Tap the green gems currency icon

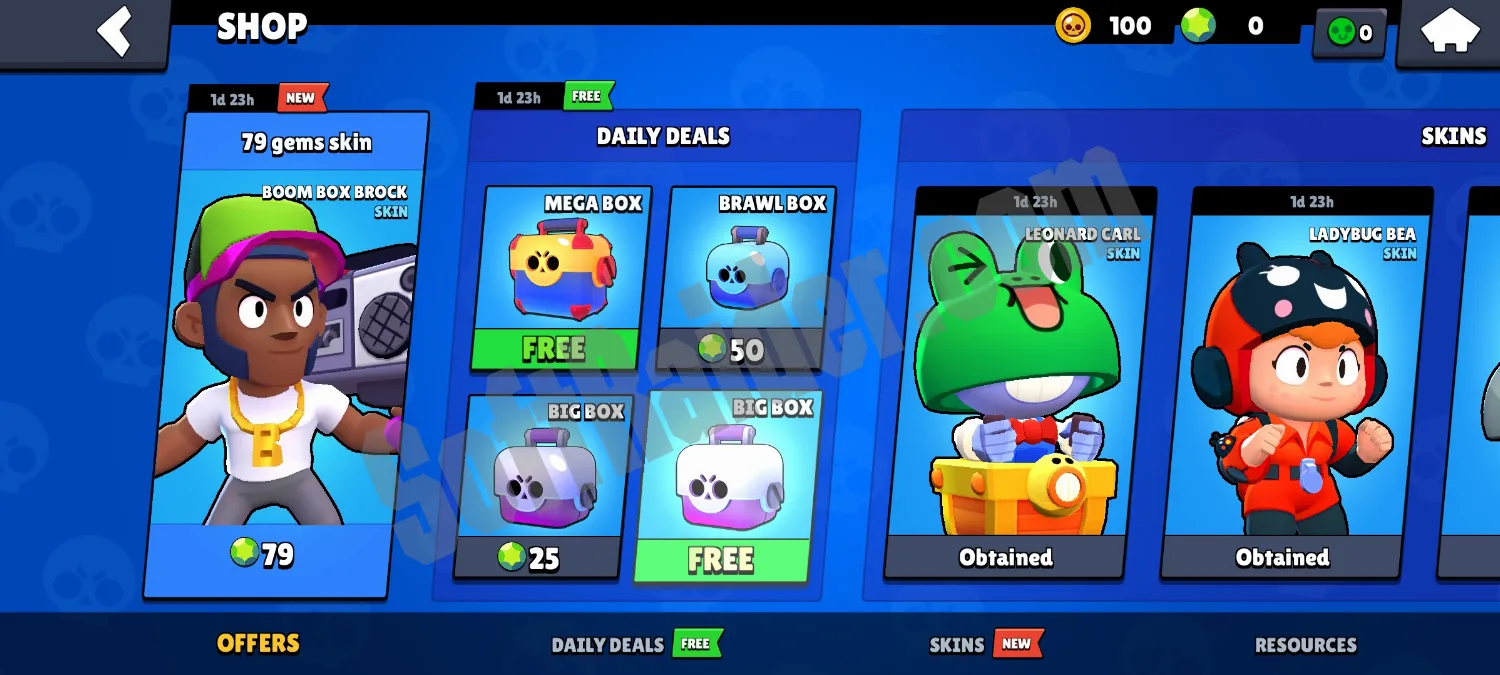tap(1198, 26)
